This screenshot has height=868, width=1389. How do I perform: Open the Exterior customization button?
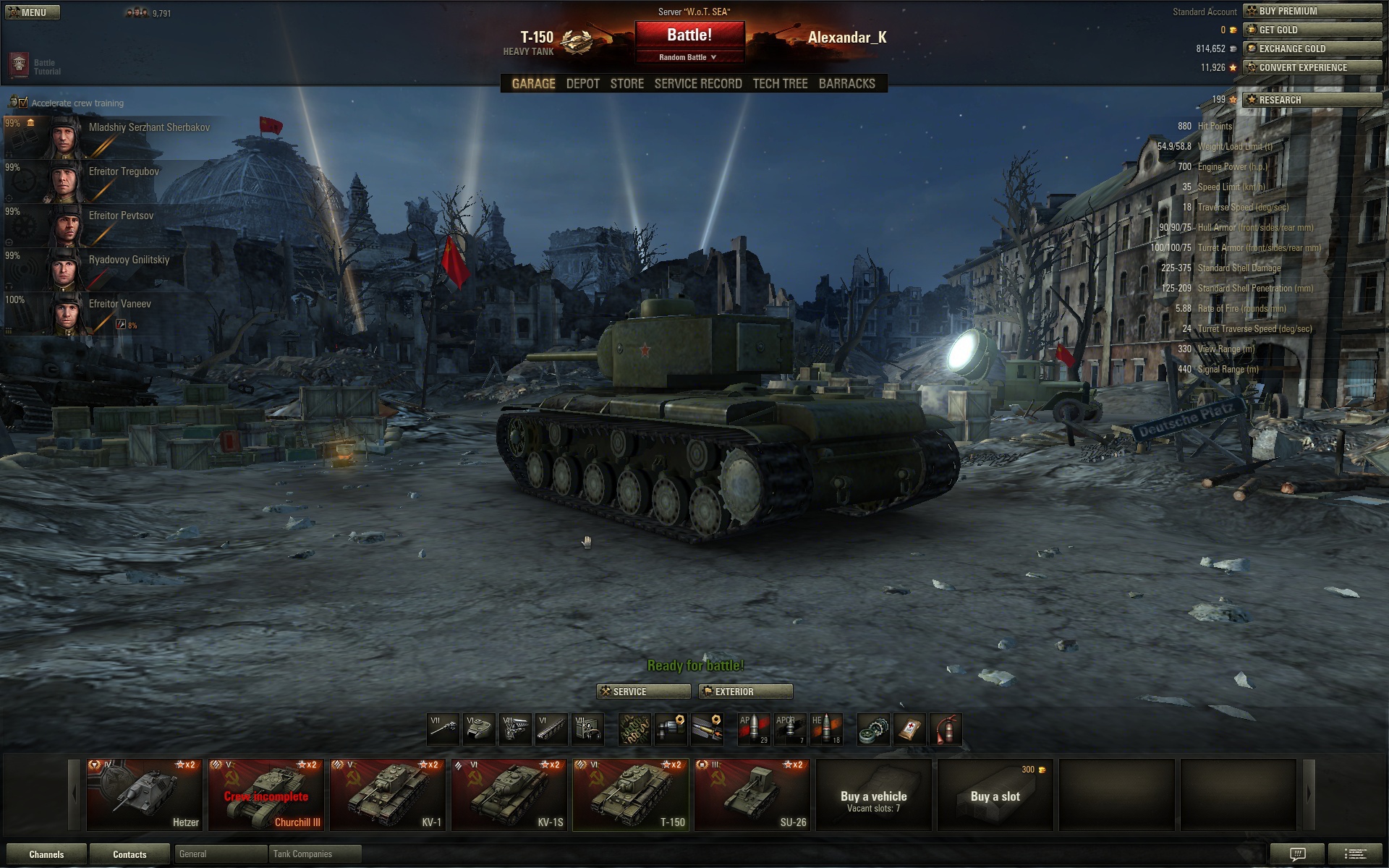(745, 692)
